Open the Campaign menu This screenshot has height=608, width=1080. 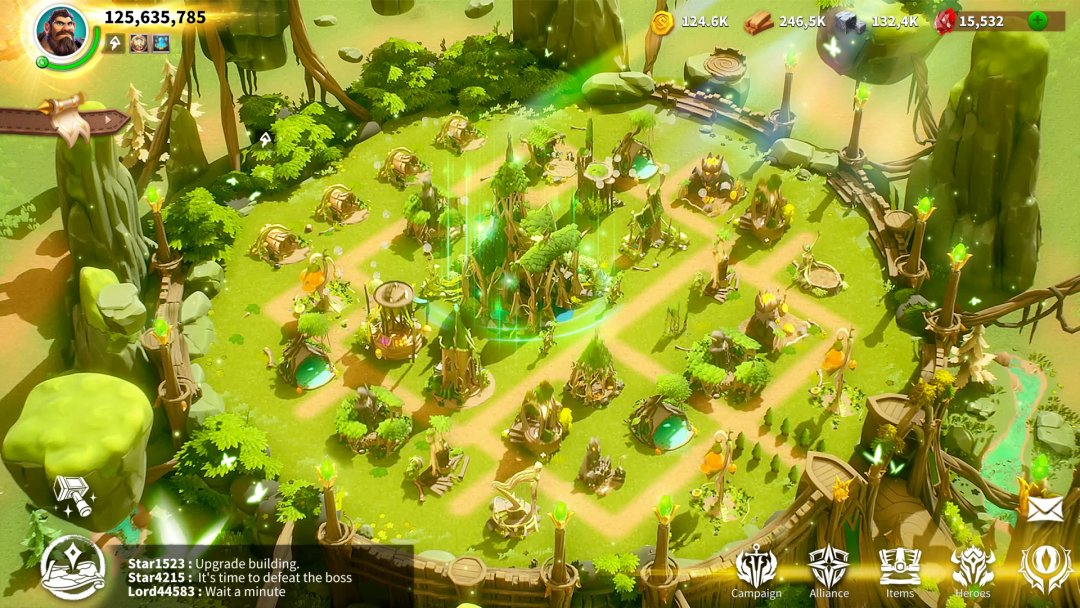(756, 570)
